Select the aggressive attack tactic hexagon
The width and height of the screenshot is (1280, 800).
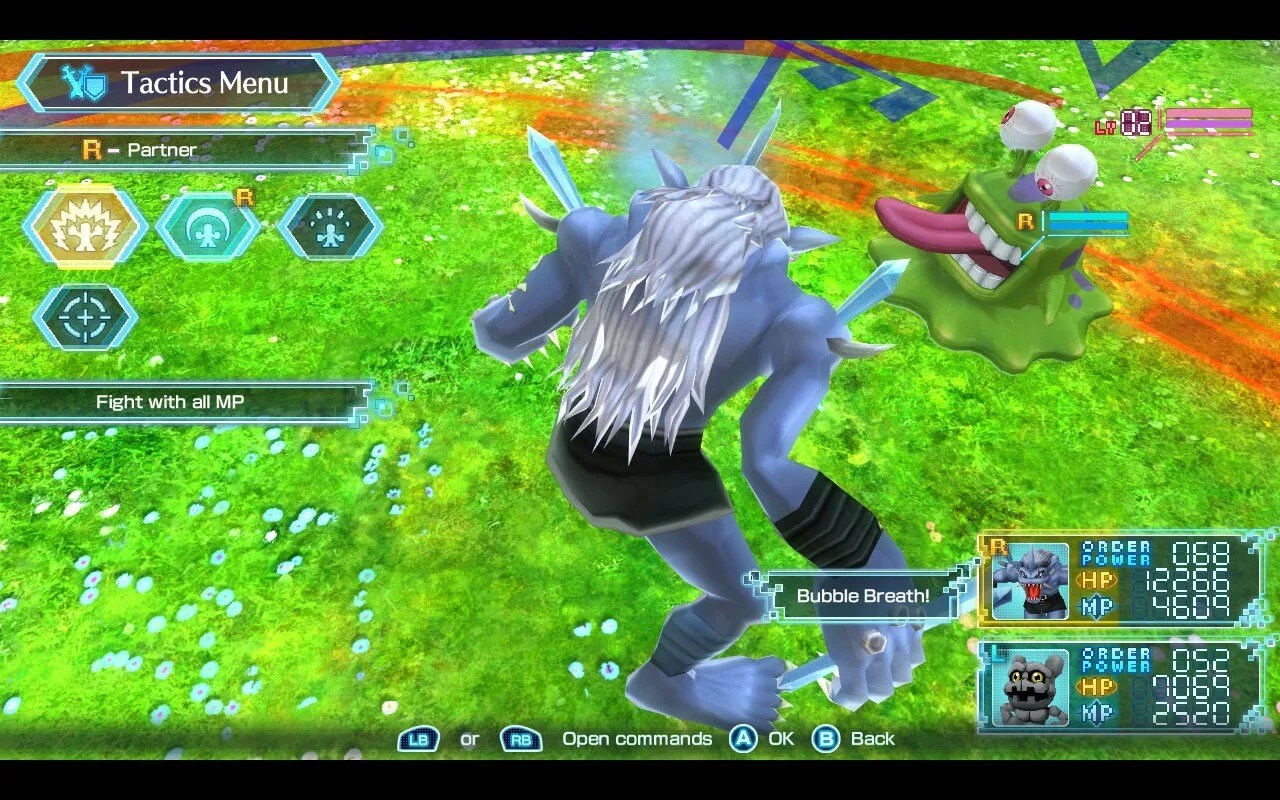(85, 227)
